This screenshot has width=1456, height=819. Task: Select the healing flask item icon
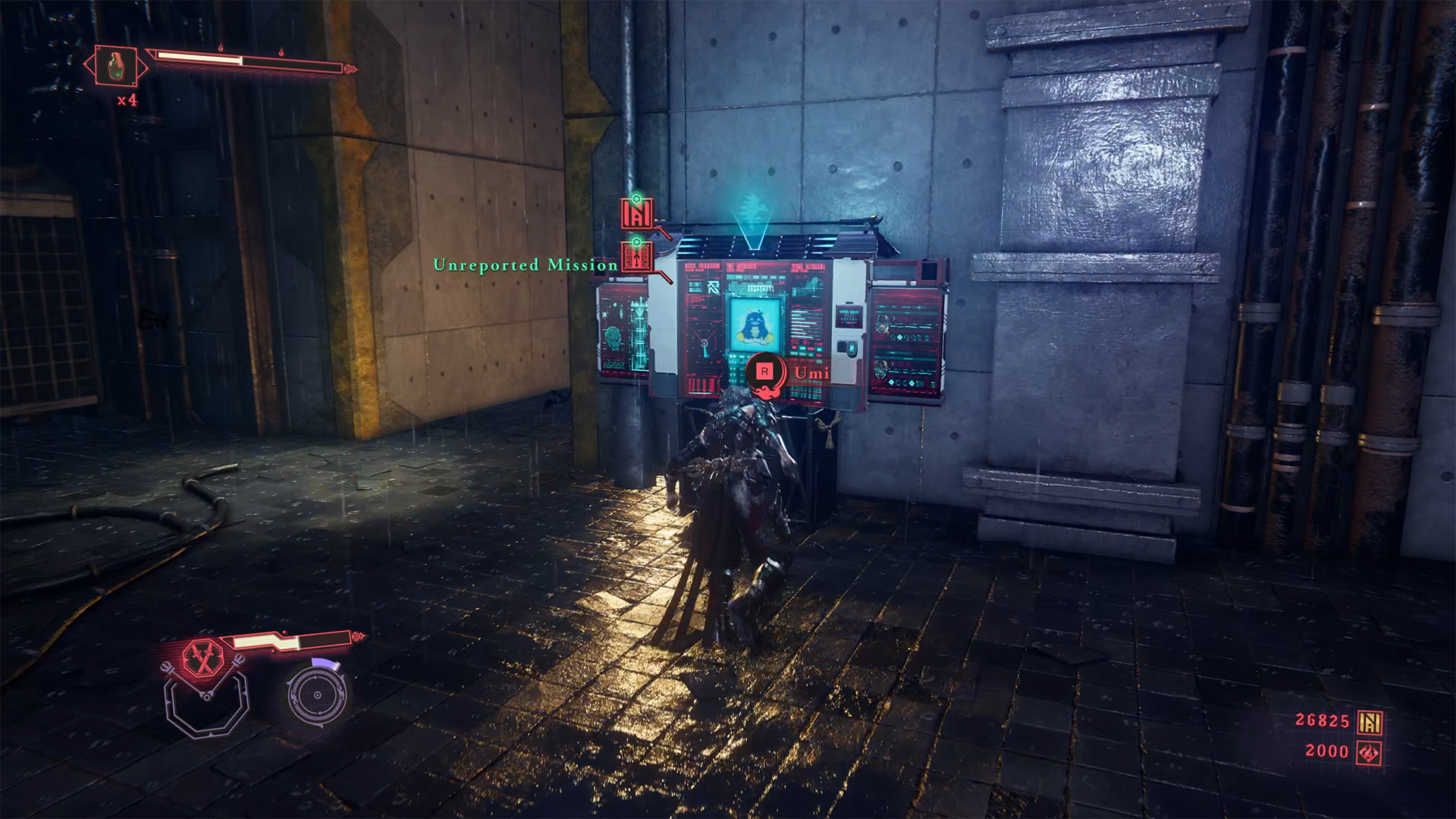click(115, 66)
